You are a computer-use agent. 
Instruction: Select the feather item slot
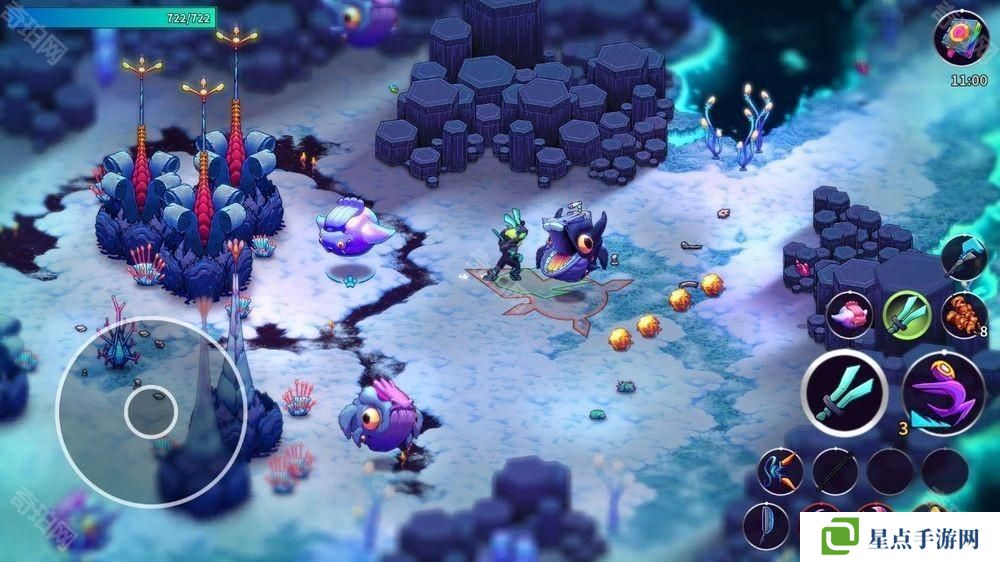pyautogui.click(x=766, y=525)
